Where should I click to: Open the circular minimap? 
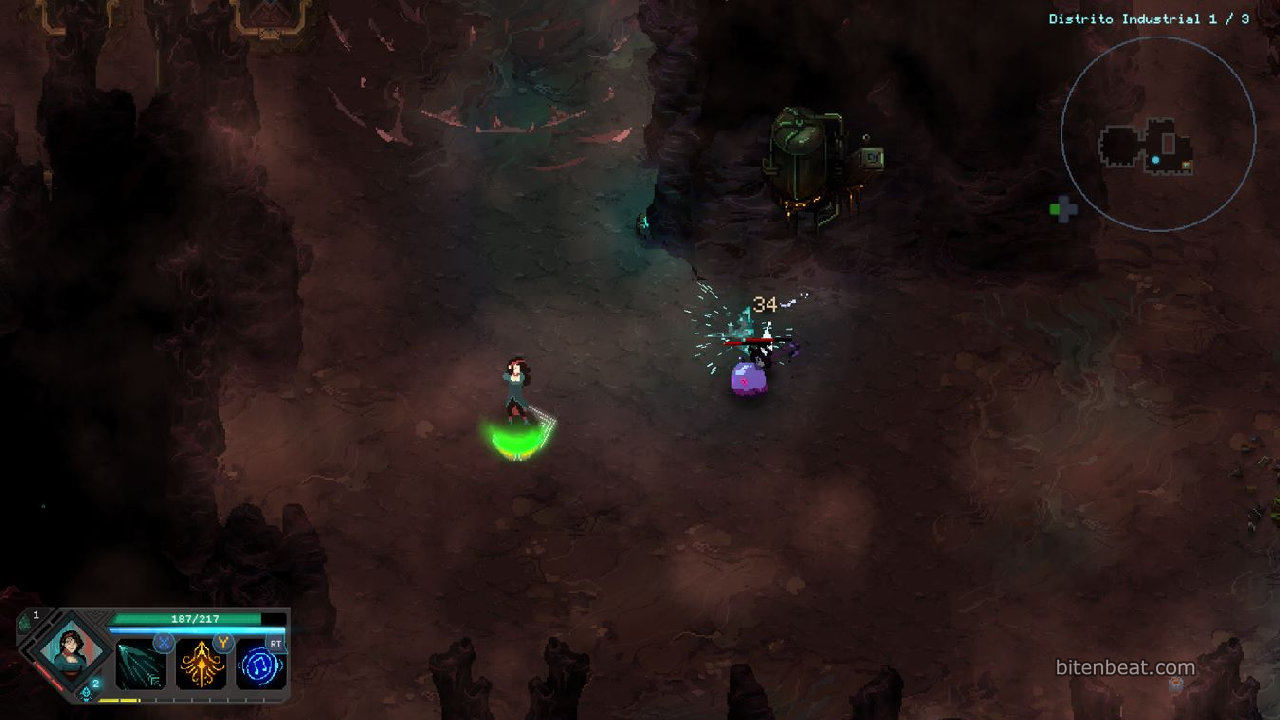click(1158, 134)
